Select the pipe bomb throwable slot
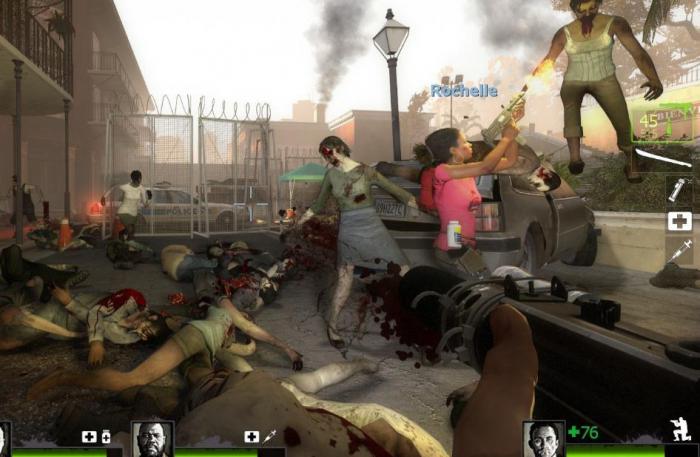This screenshot has width=700, height=457. tap(679, 189)
